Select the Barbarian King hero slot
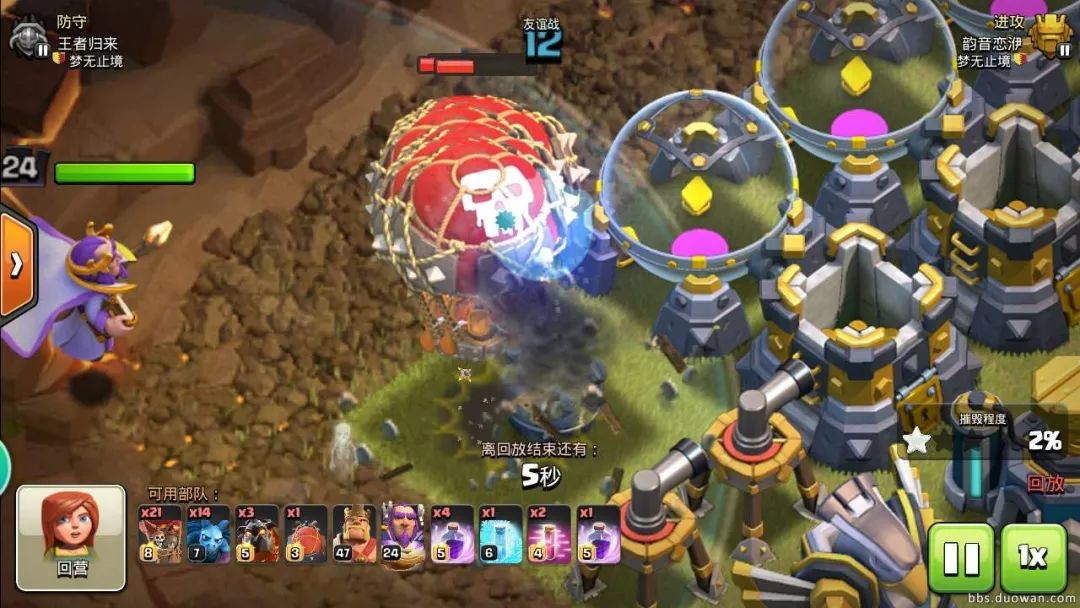 (354, 535)
